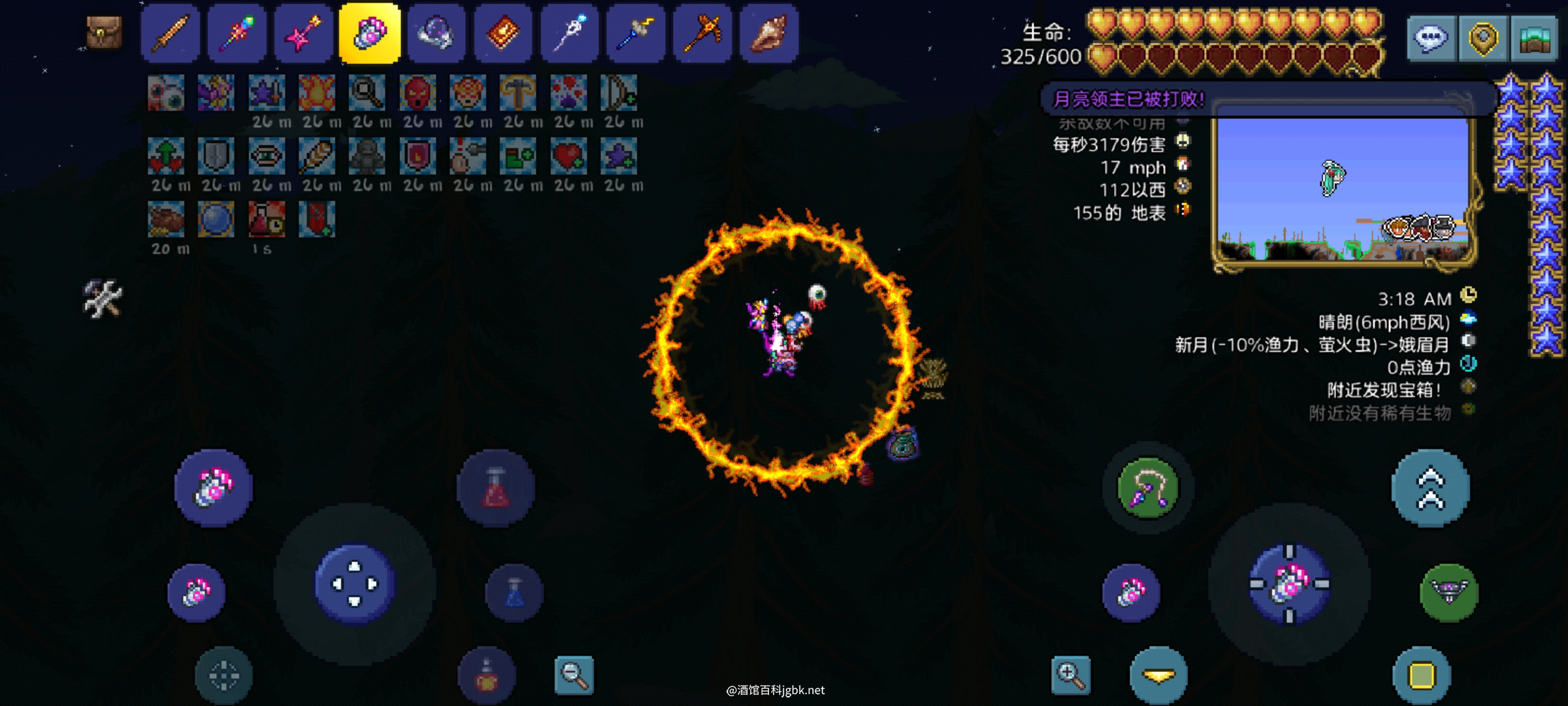The image size is (1568, 706).
Task: Use the blue mana potion quick button
Action: (x=514, y=592)
